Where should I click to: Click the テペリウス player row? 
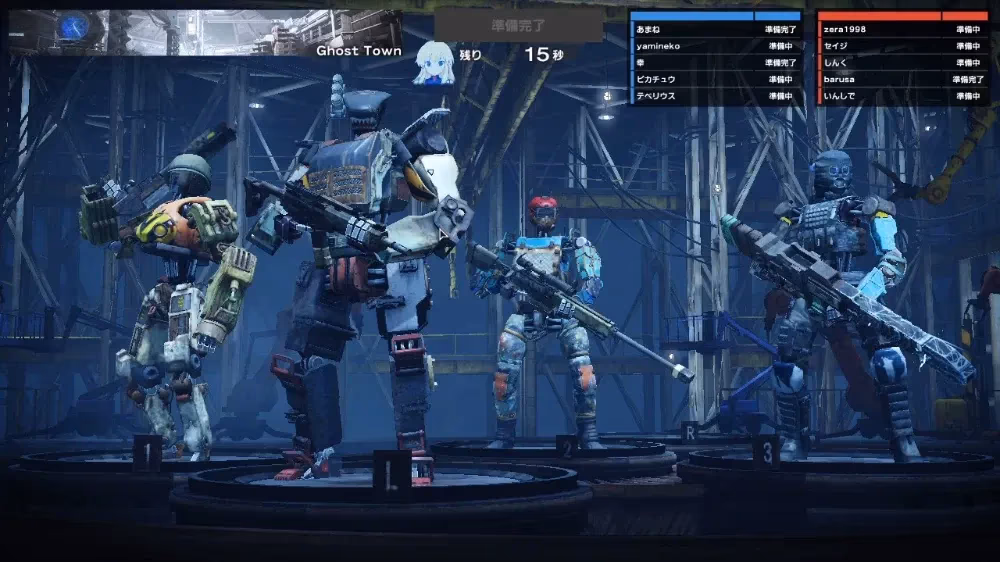click(x=716, y=96)
